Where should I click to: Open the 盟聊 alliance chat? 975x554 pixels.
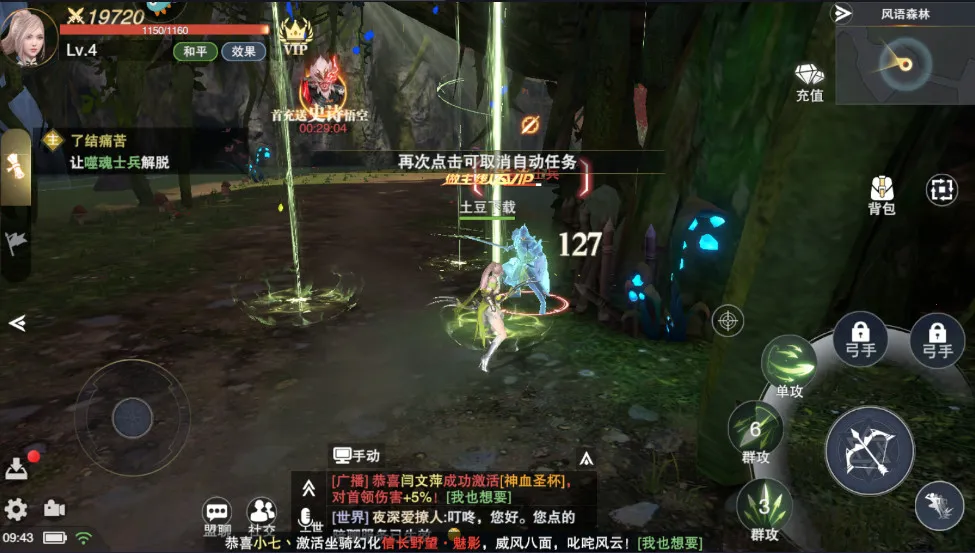click(x=217, y=515)
